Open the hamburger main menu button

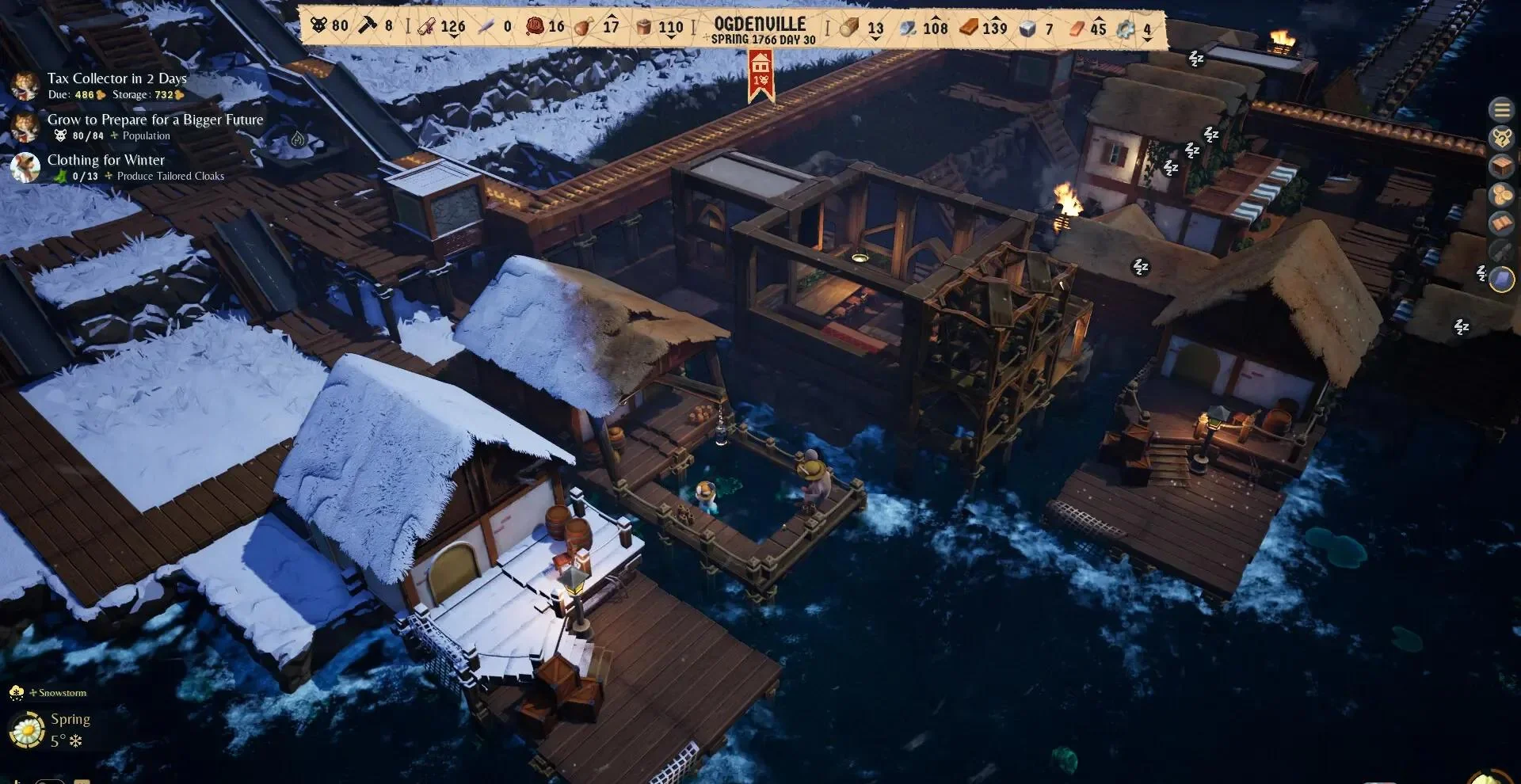coord(1501,110)
